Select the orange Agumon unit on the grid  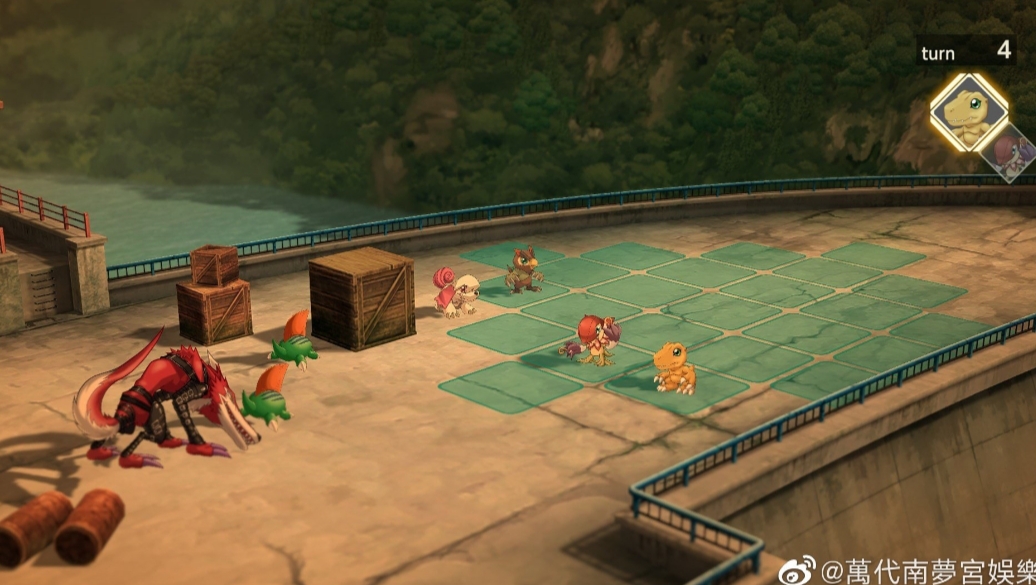click(x=674, y=367)
